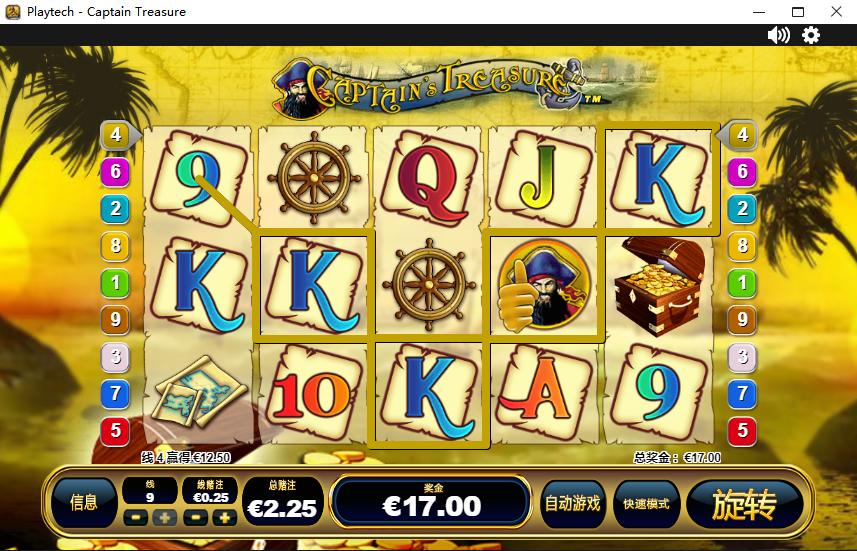Toggle 快速模式 turbo mode

point(646,503)
